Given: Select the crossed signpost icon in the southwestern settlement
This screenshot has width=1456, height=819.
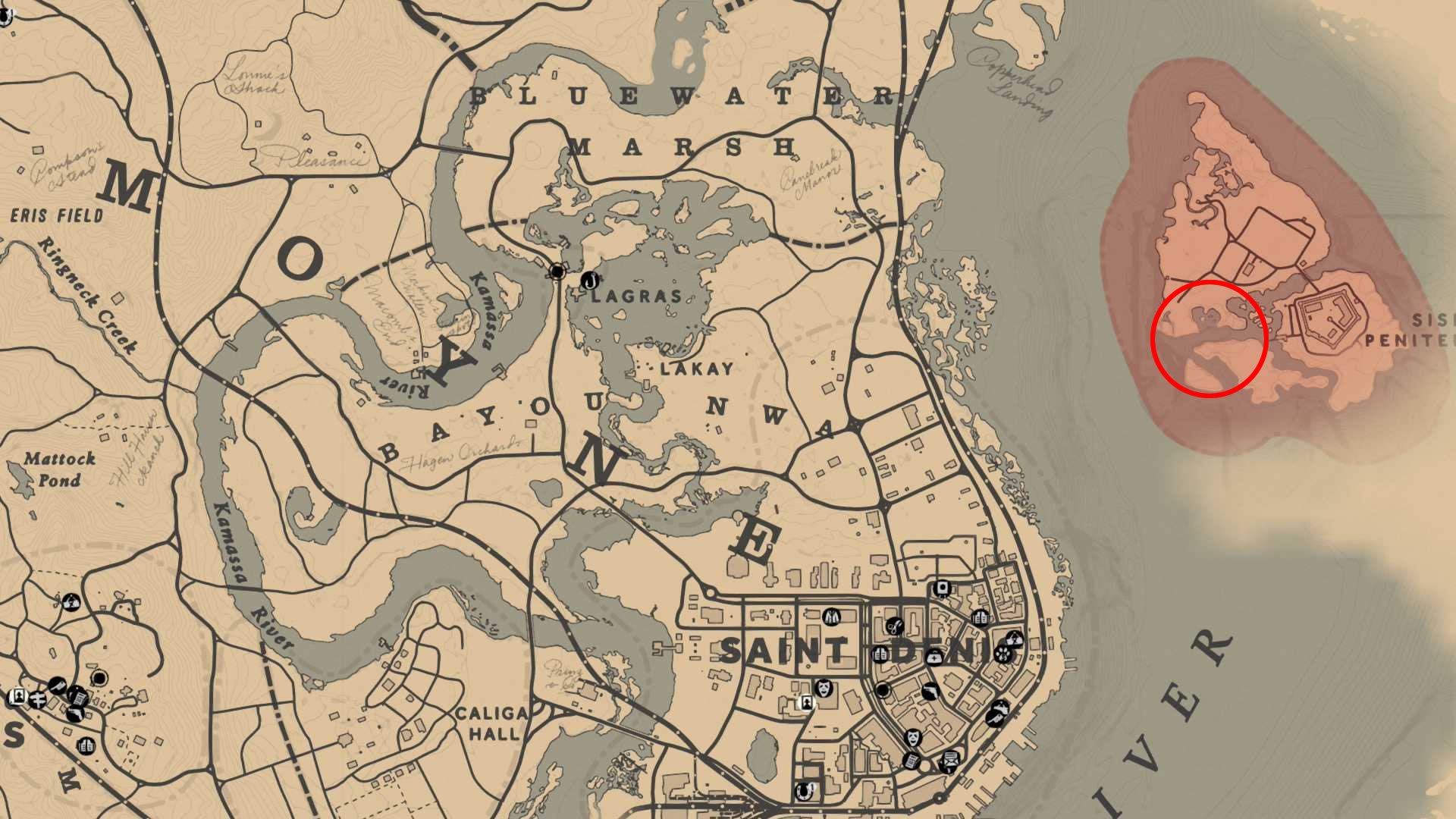Looking at the screenshot, I should [38, 699].
